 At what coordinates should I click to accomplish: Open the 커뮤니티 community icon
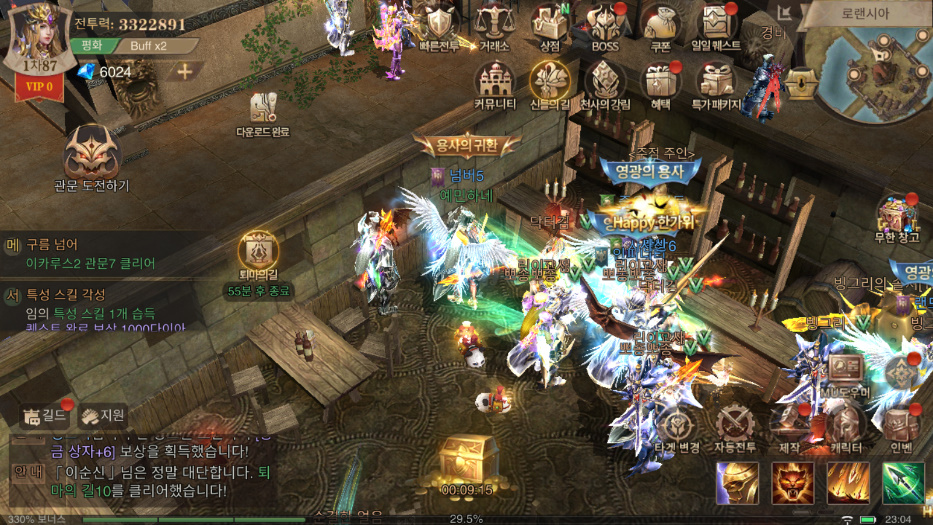(493, 83)
